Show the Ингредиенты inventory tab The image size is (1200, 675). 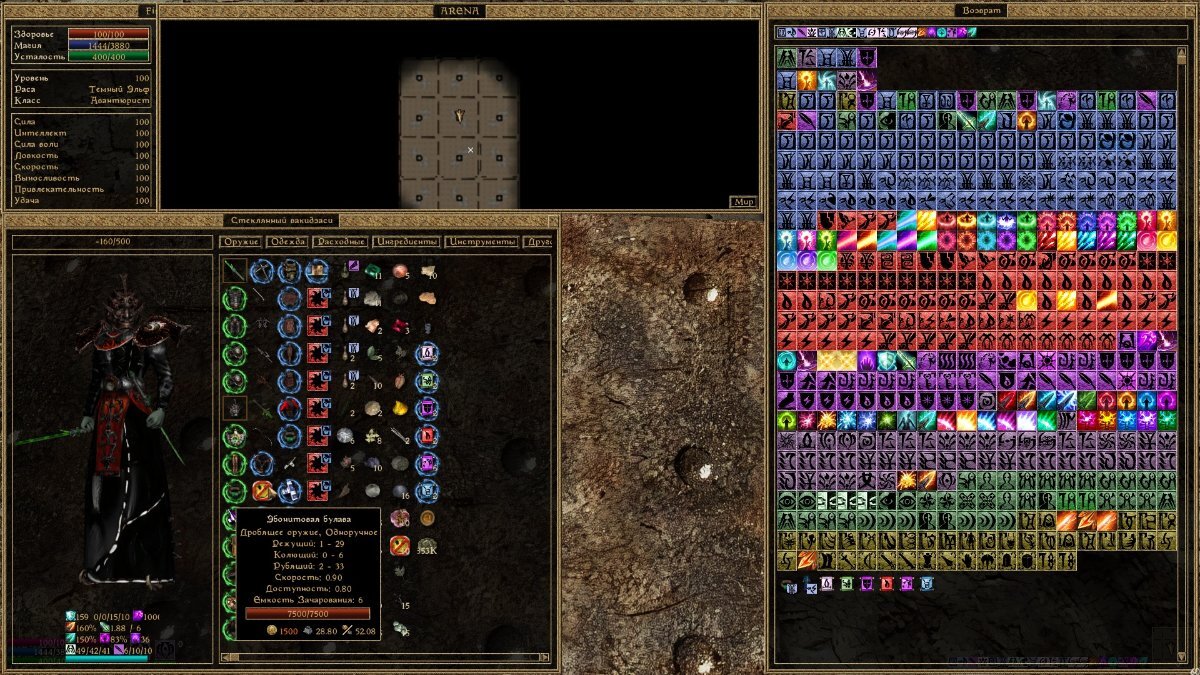coord(406,242)
